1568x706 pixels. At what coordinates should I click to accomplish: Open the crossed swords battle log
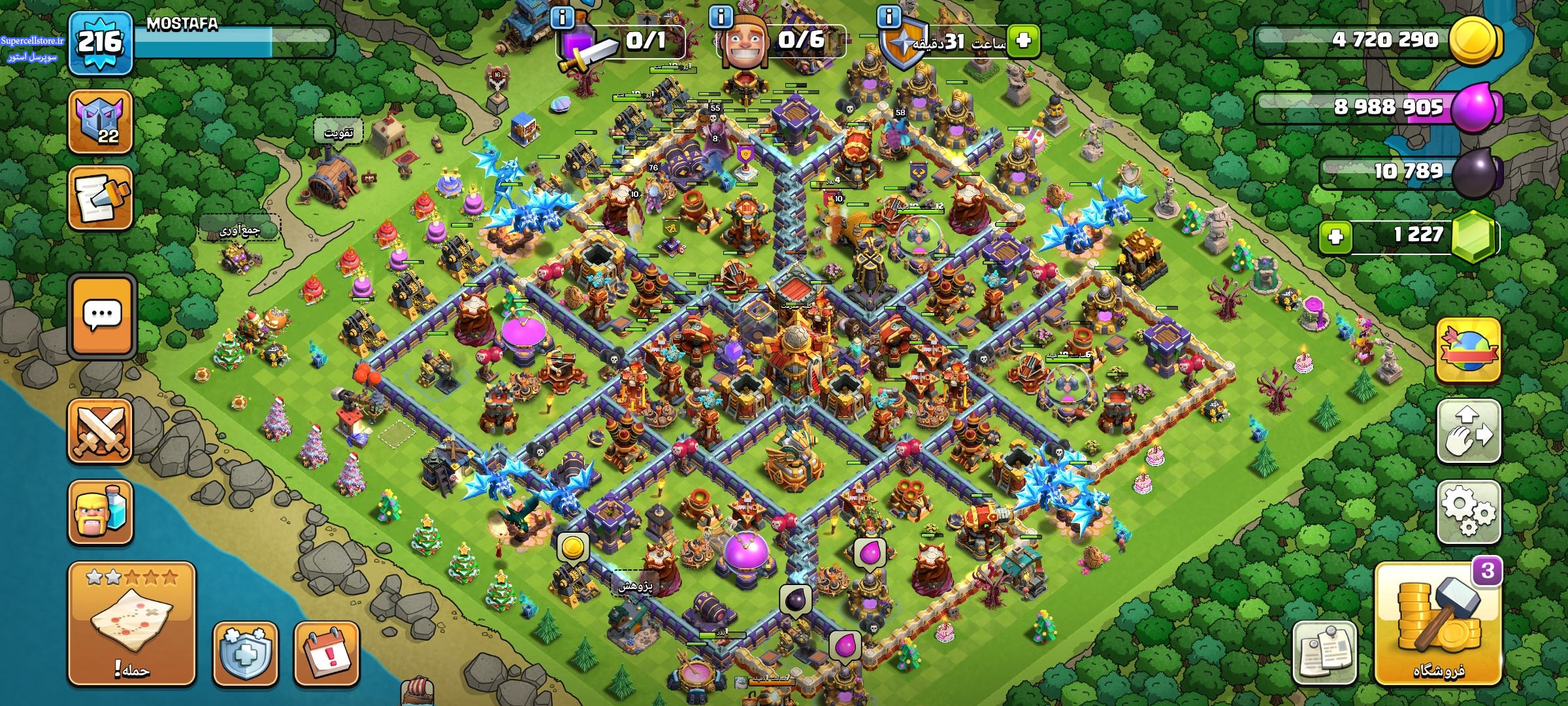[101, 431]
